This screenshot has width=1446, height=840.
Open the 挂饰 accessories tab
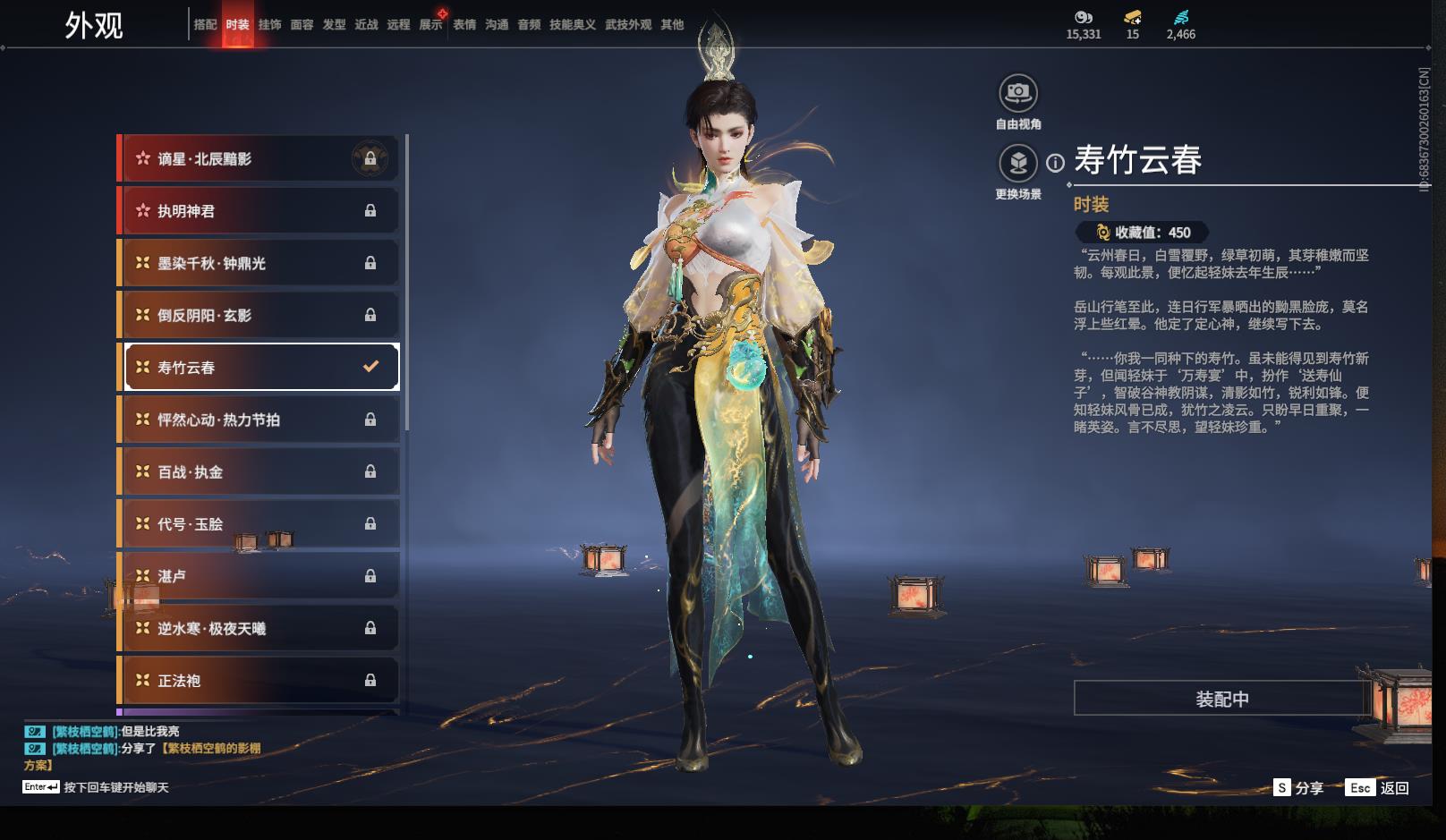tap(269, 25)
